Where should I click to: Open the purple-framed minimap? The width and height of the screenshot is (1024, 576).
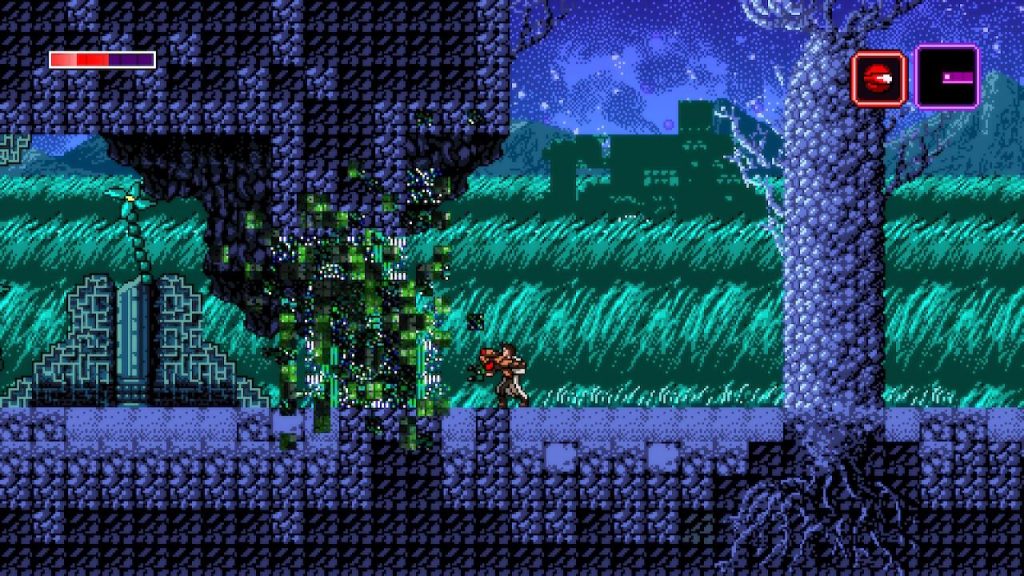click(946, 77)
